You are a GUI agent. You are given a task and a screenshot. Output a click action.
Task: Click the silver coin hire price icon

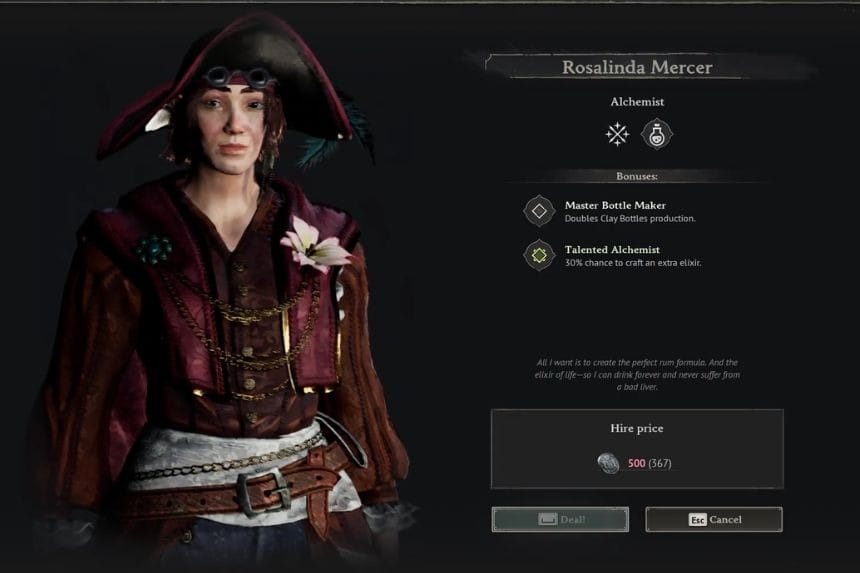pyautogui.click(x=609, y=463)
